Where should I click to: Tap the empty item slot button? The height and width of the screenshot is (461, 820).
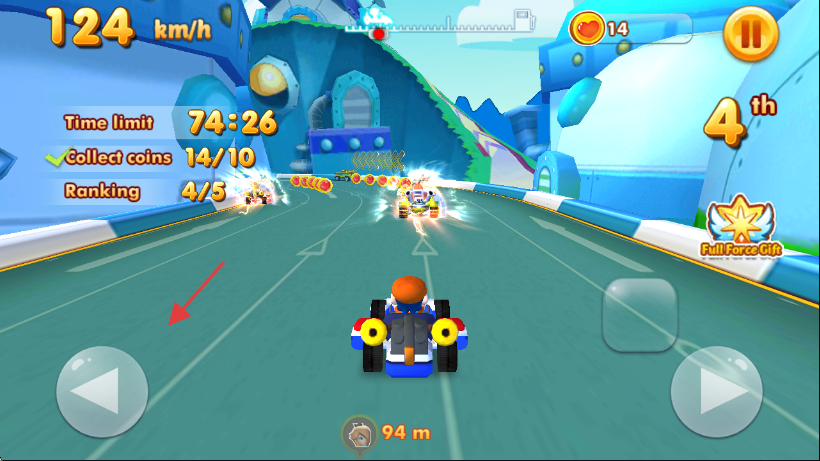coord(641,314)
